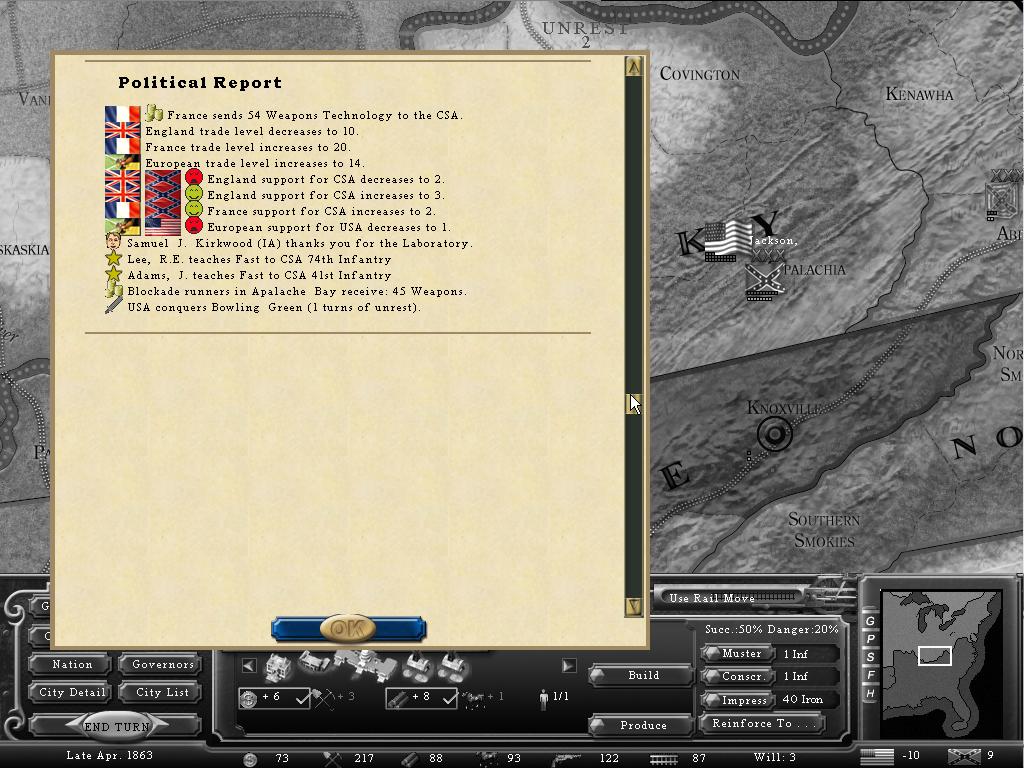Select the G map filter beside the minimap
Screen dimensions: 1024x768
(870, 622)
